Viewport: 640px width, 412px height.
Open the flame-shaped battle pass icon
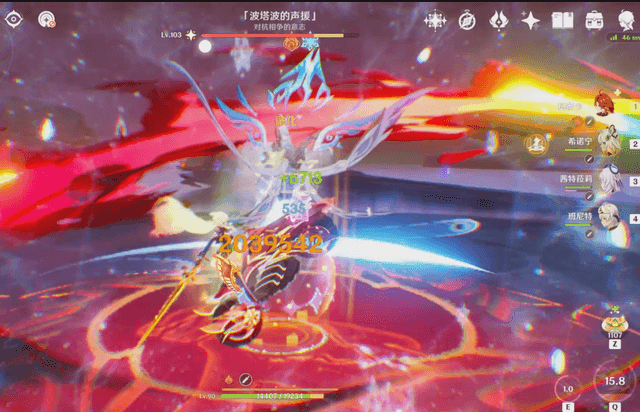(499, 20)
